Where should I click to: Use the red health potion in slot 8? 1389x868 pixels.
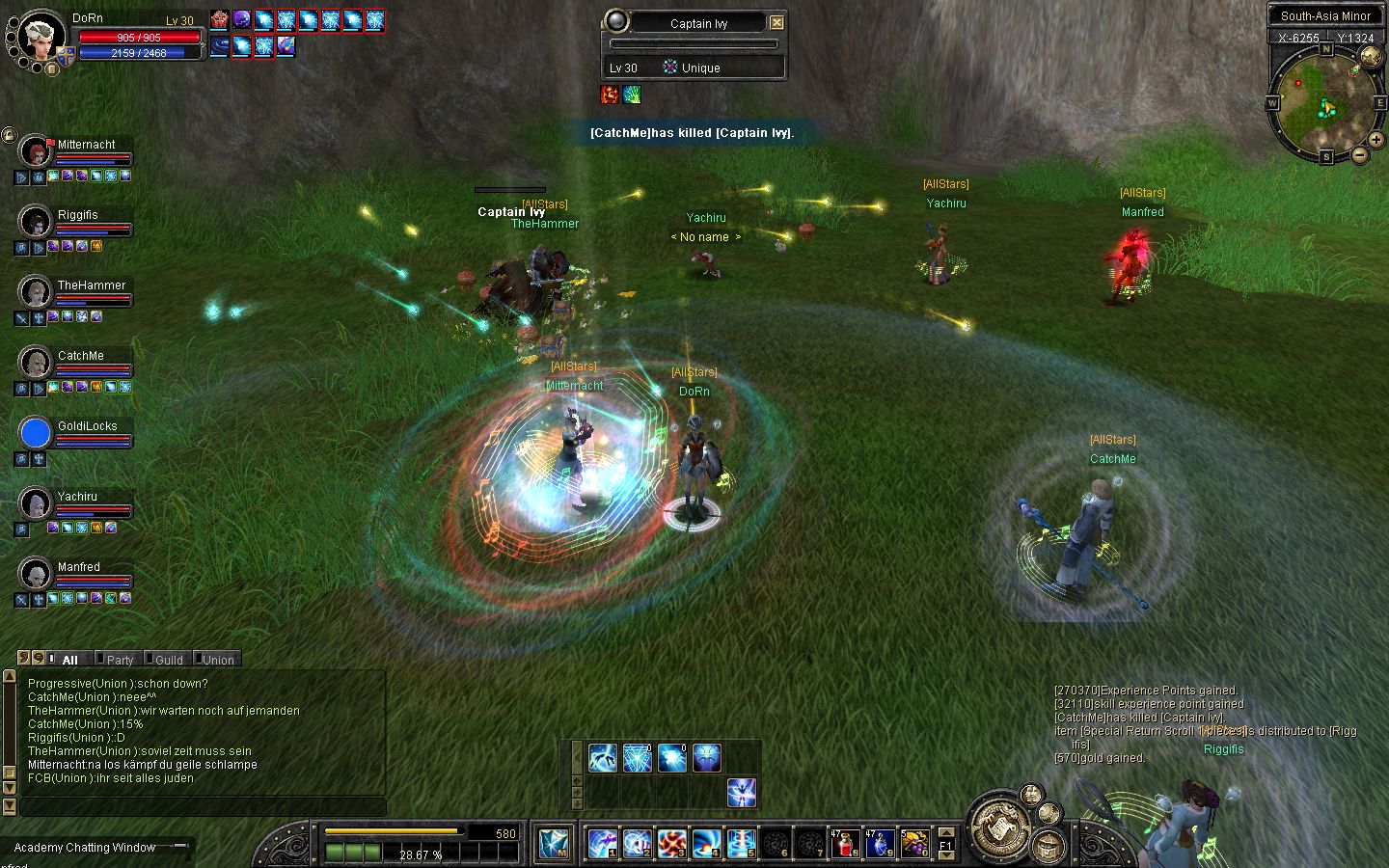coord(846,843)
